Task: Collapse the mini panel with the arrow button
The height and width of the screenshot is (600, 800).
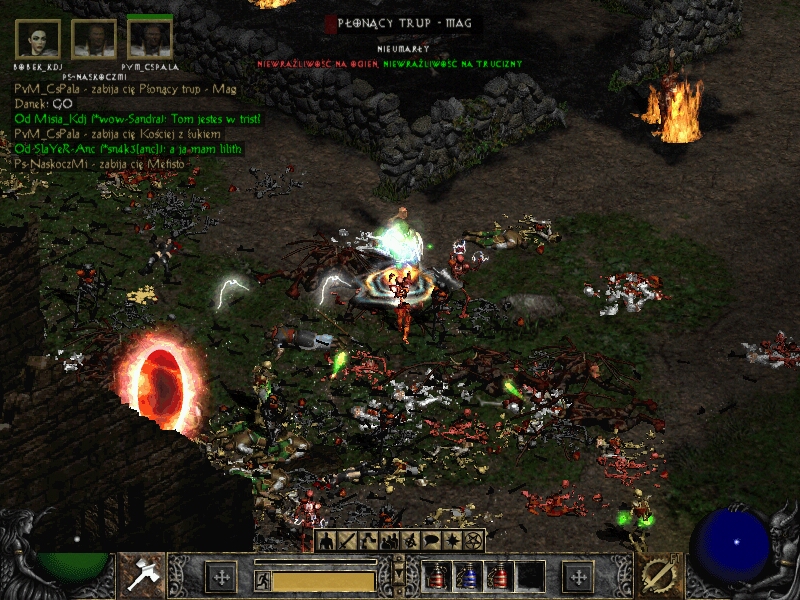Action: 400,574
